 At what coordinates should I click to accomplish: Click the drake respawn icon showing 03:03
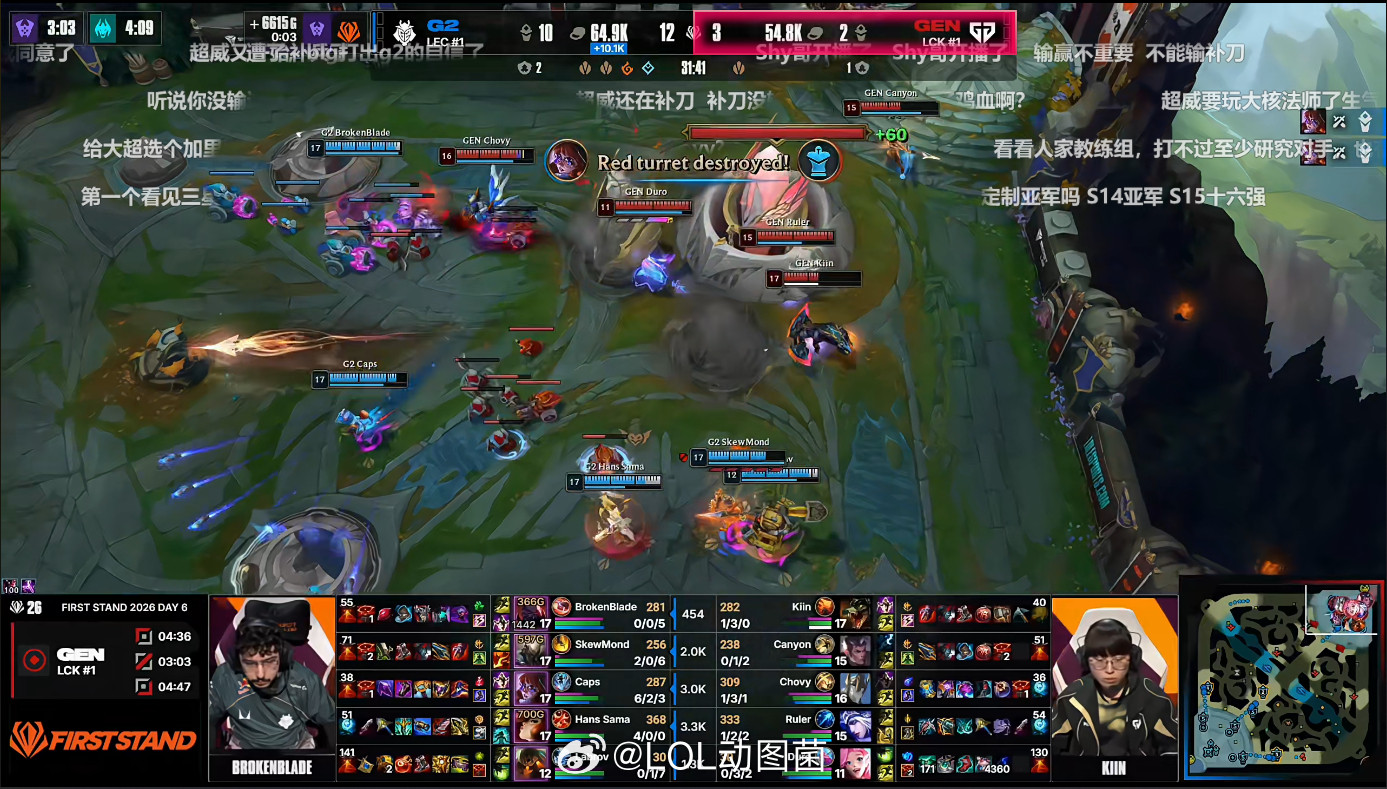(144, 662)
